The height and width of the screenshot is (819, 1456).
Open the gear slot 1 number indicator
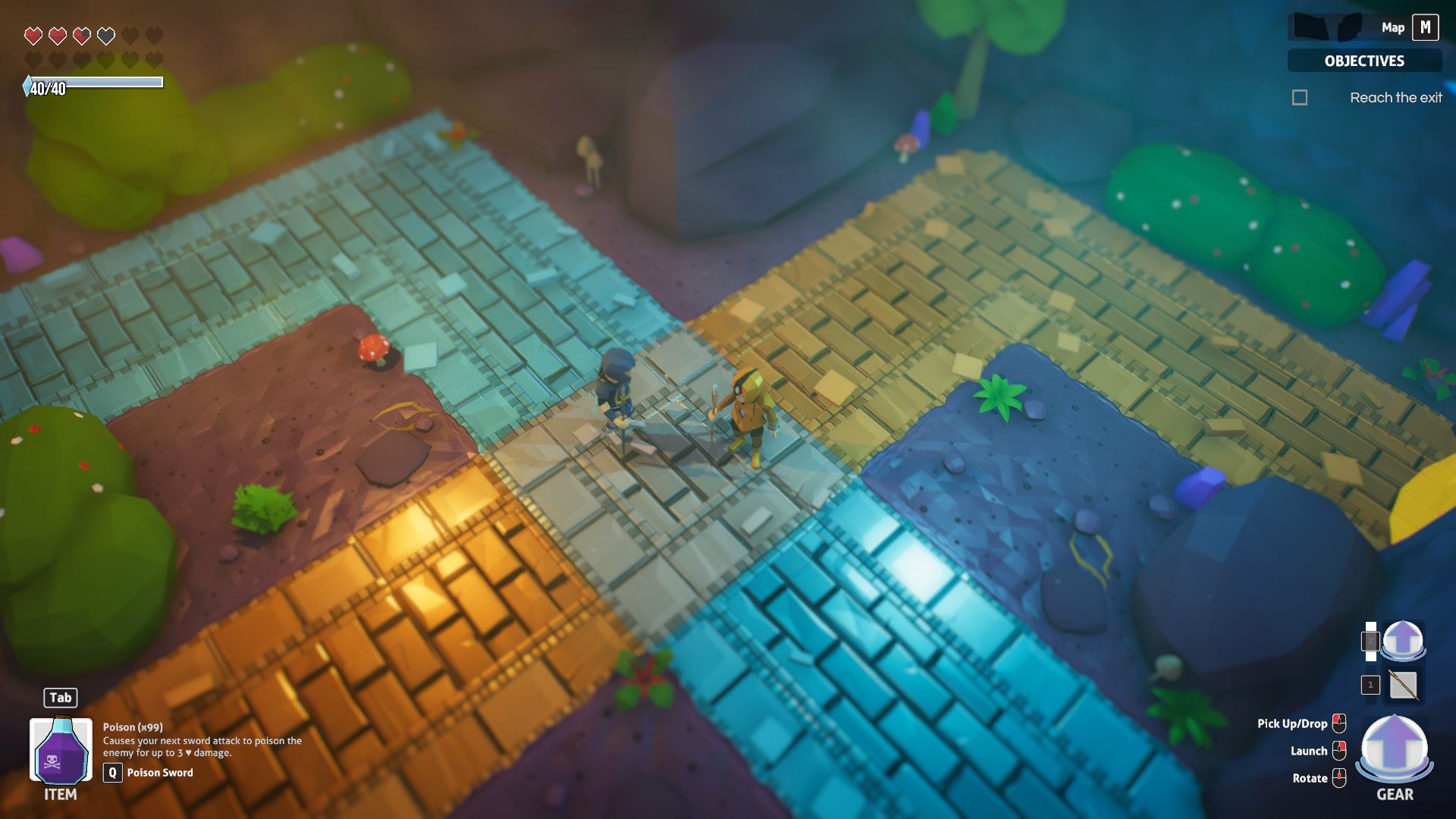pos(1370,685)
